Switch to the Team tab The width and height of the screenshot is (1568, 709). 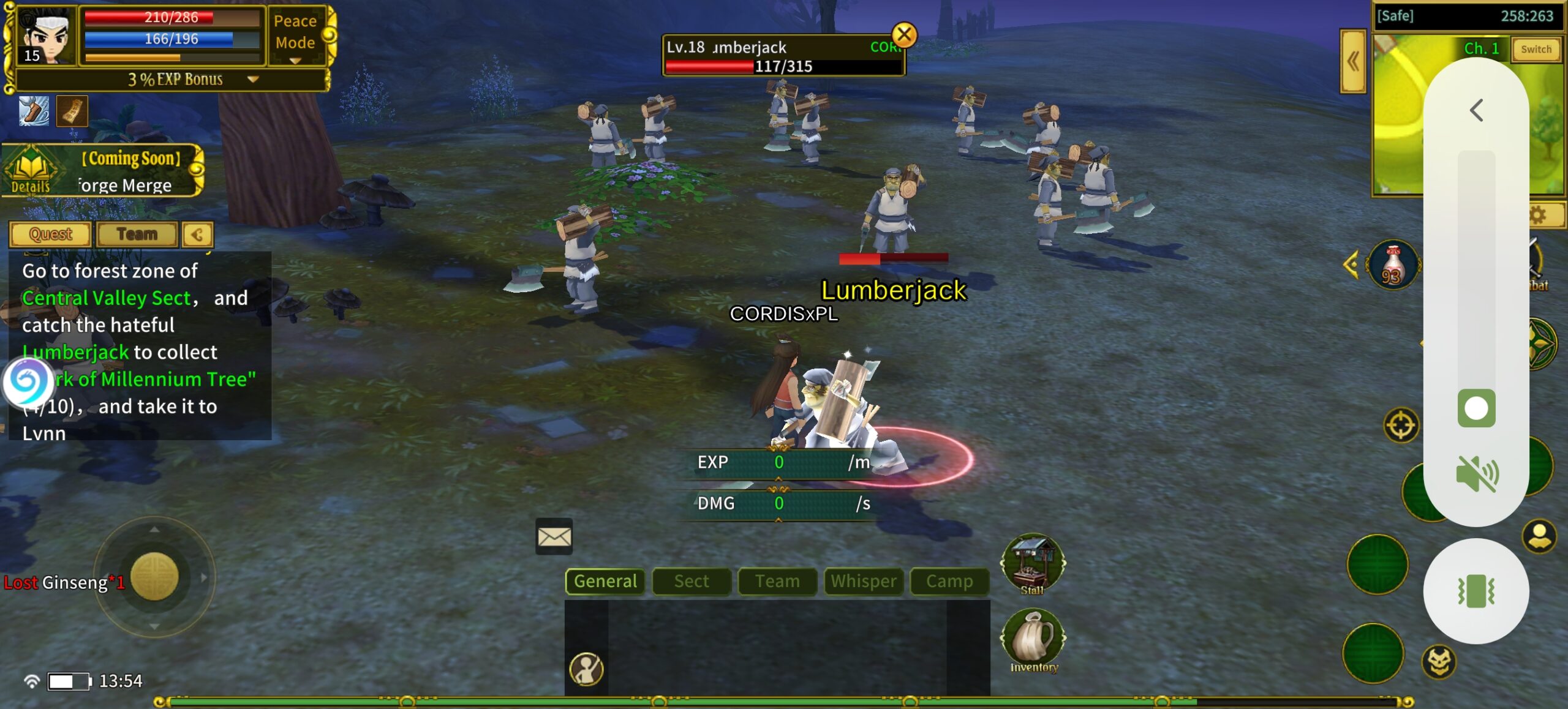[137, 234]
